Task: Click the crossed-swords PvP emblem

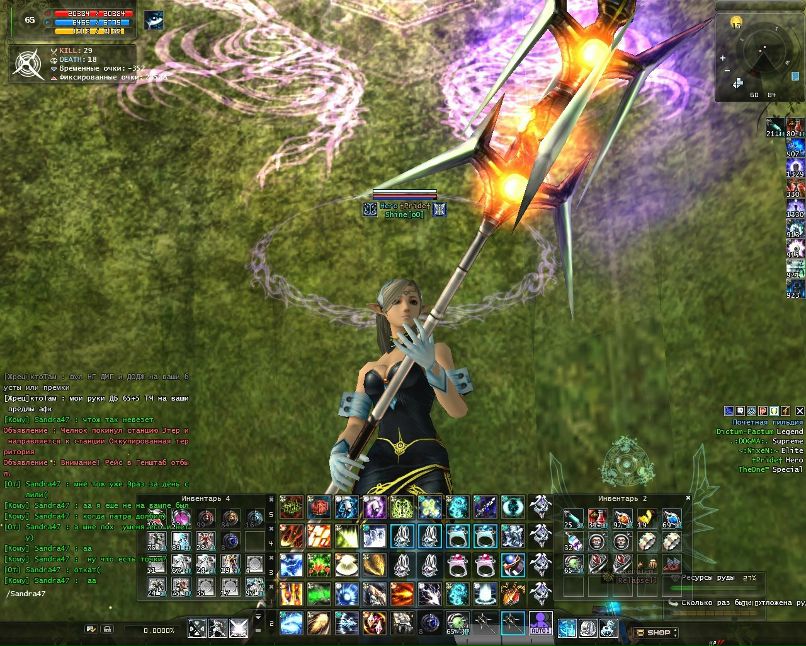Action: (x=27, y=63)
